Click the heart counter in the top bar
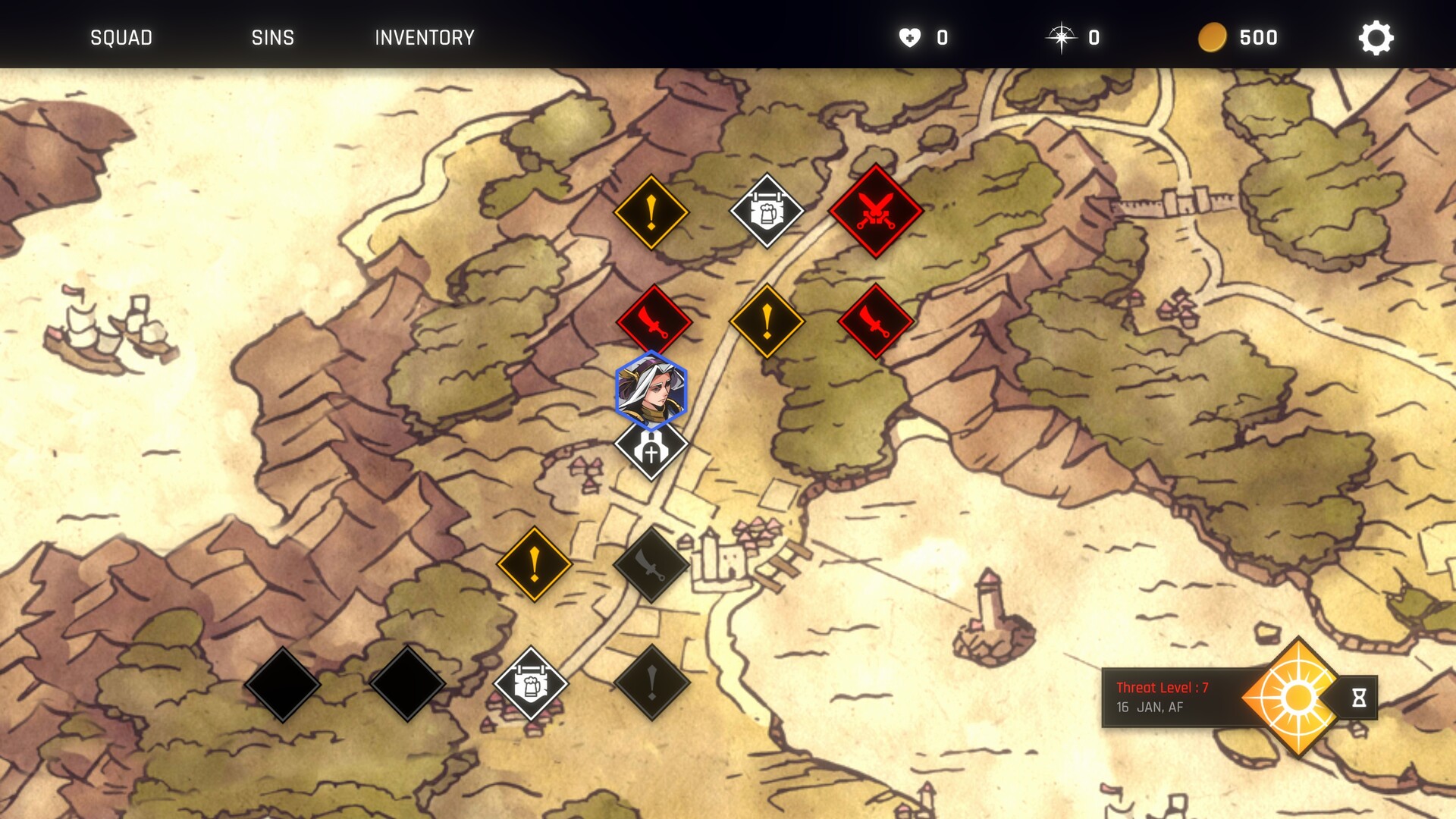The image size is (1456, 819). 910,36
